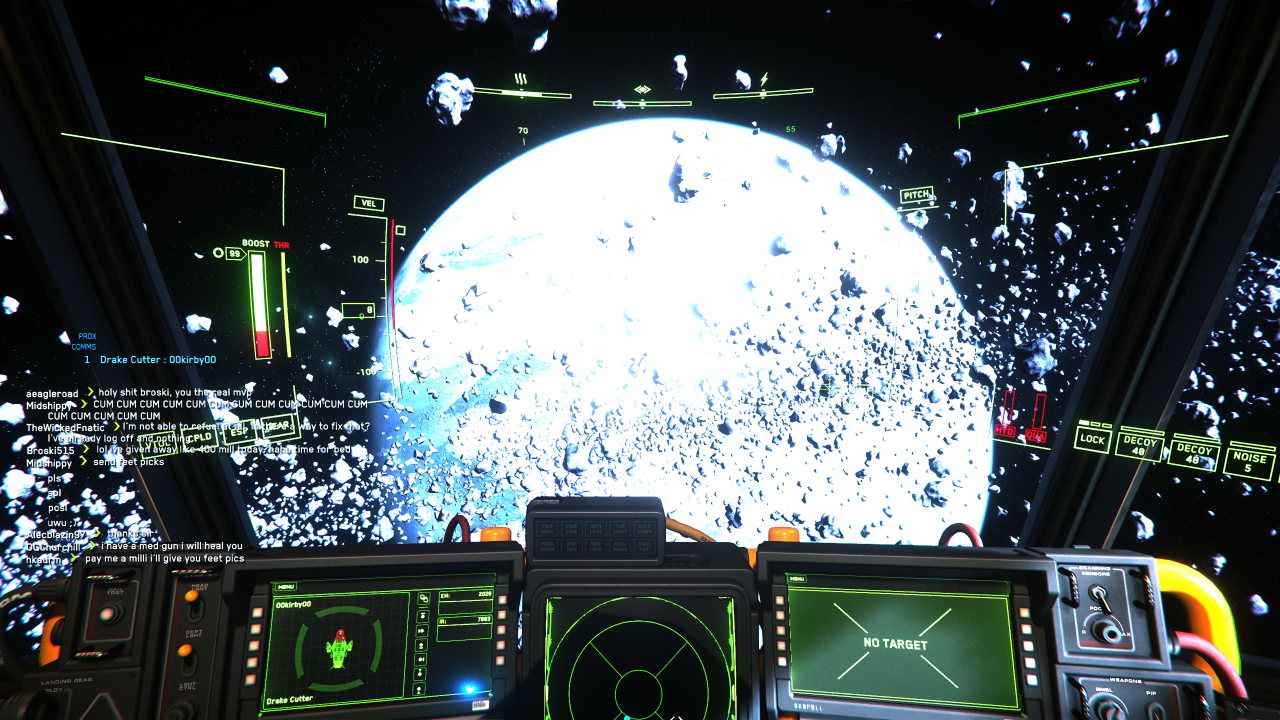Screen dimensions: 1280x720
Task: Switch to the PROX chat tab
Action: click(x=87, y=338)
